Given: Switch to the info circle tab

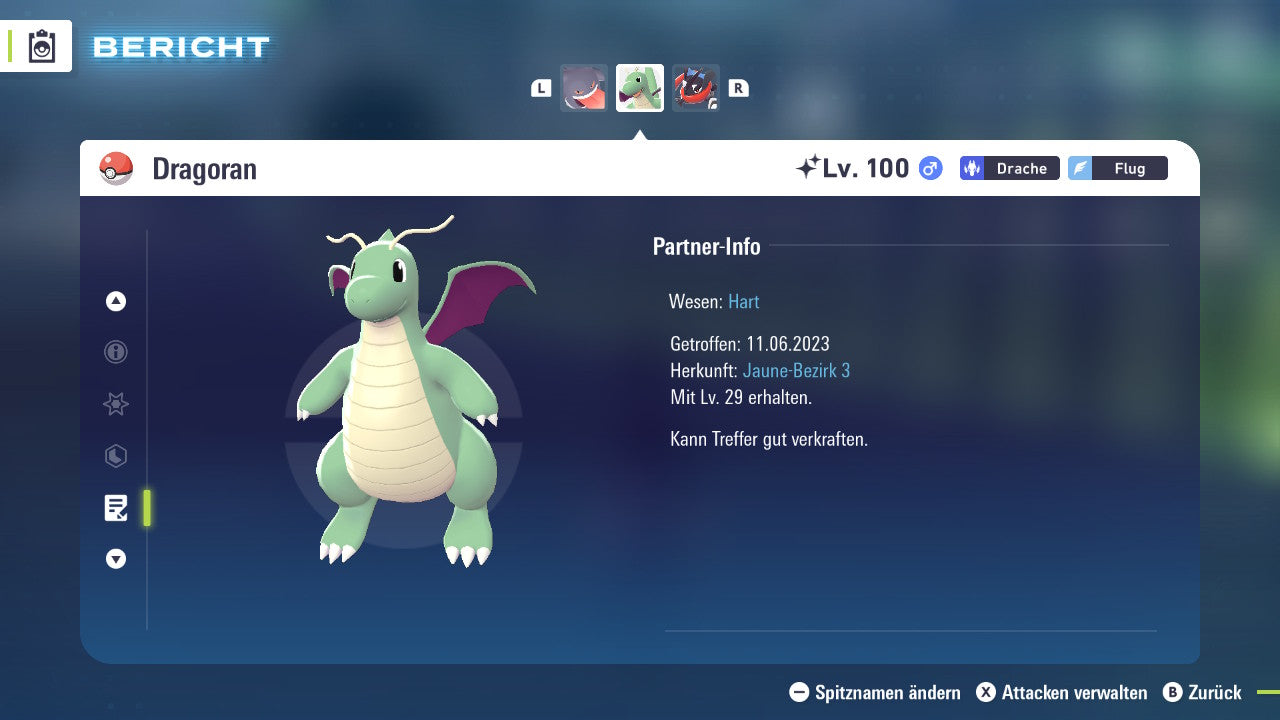Looking at the screenshot, I should pos(116,352).
